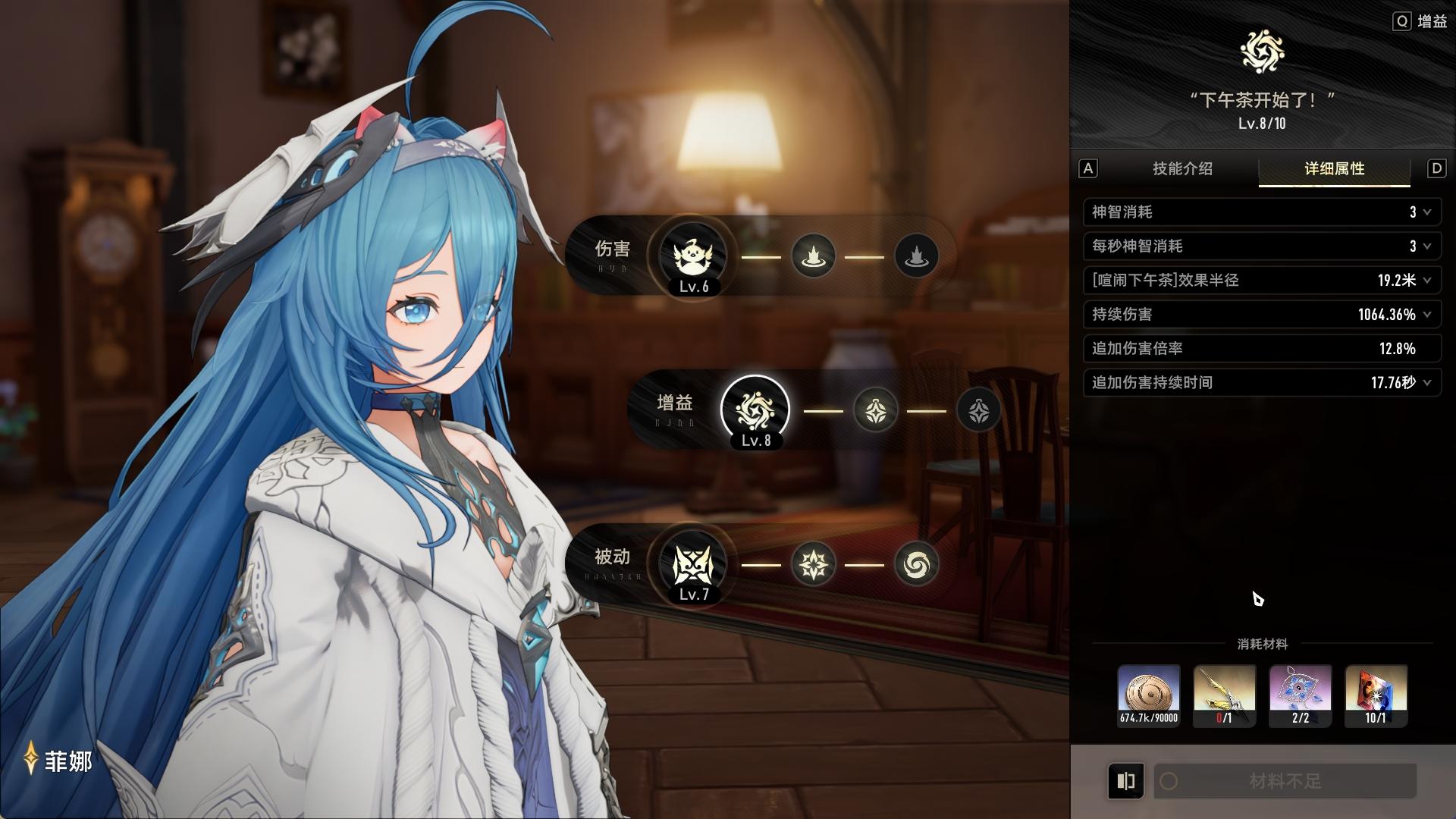Viewport: 1456px width, 819px height.
Task: Inspect the copper coin material 674.7k/90000
Action: point(1148,695)
